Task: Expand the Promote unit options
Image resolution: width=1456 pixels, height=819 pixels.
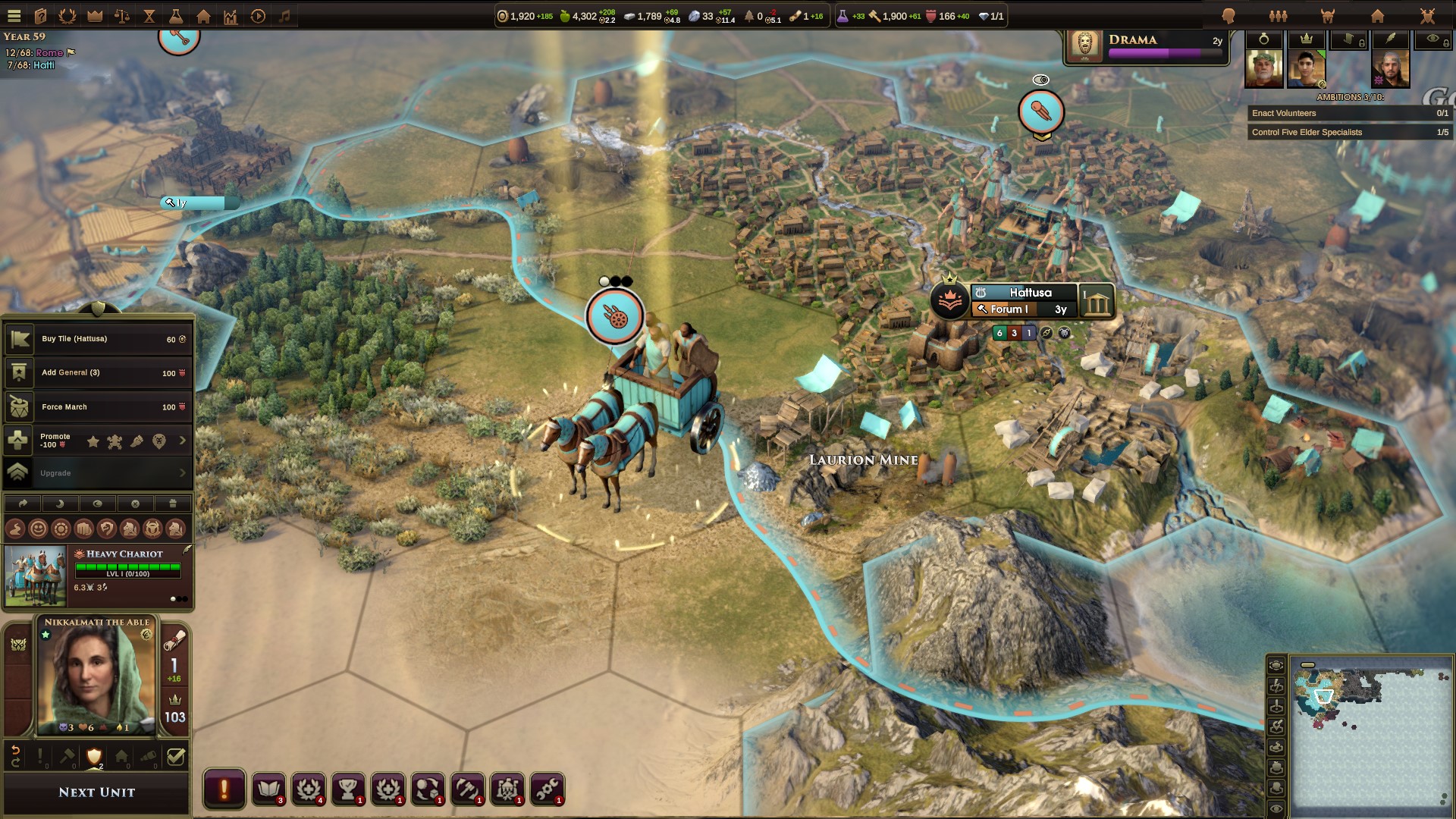Action: coord(182,441)
